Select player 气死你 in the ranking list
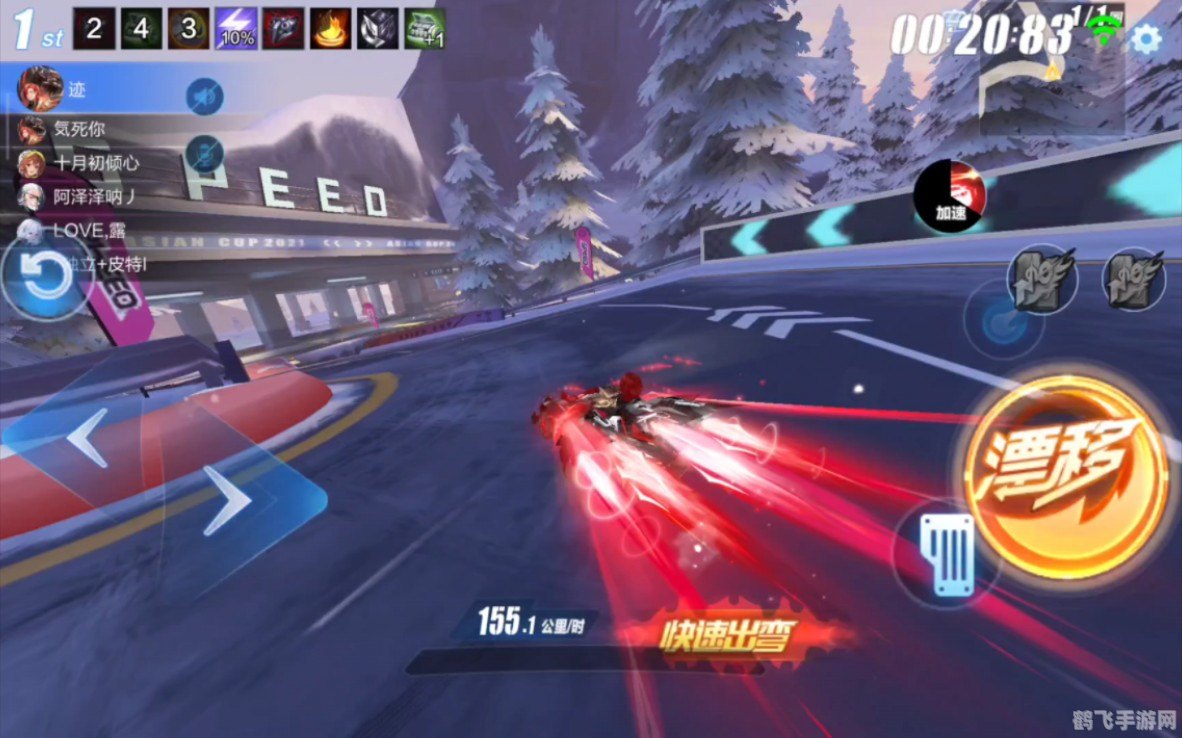 (70, 128)
